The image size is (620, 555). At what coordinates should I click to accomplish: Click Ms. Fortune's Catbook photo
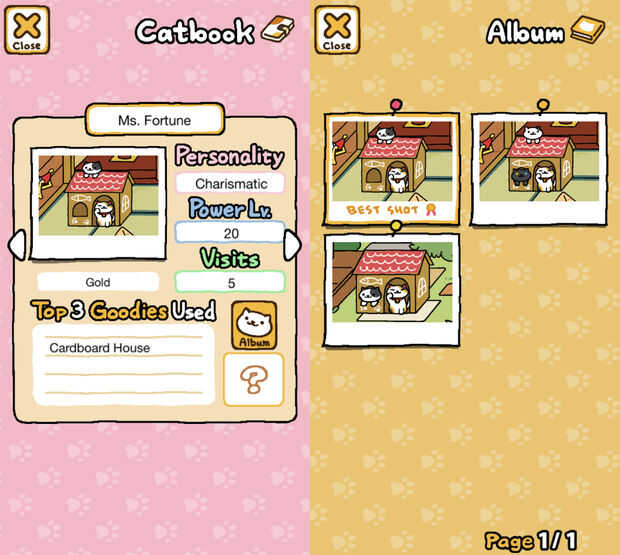[x=97, y=204]
